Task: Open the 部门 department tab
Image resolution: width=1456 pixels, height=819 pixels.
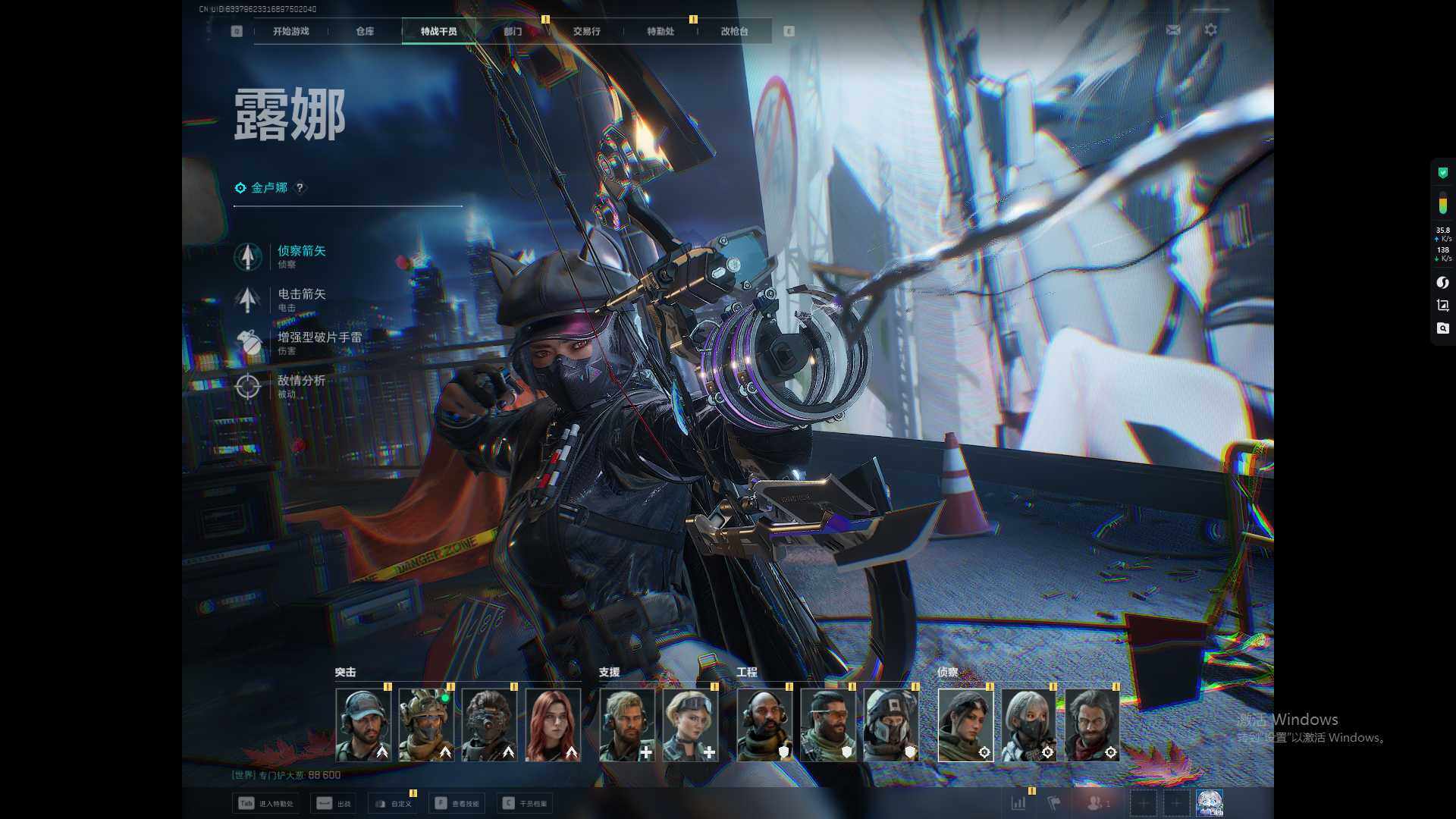Action: pyautogui.click(x=513, y=31)
